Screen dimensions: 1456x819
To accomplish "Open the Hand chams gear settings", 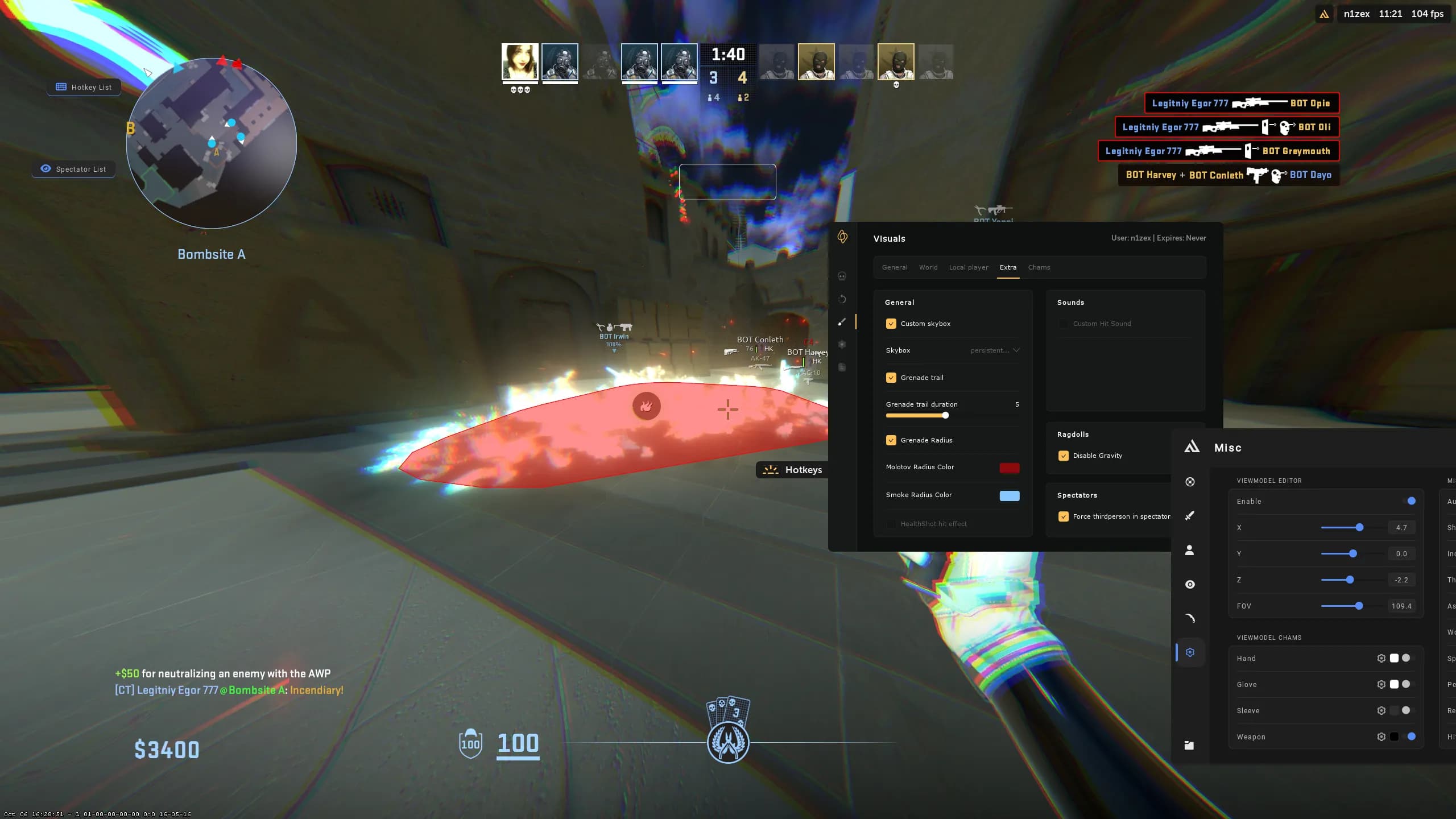I will [x=1381, y=659].
